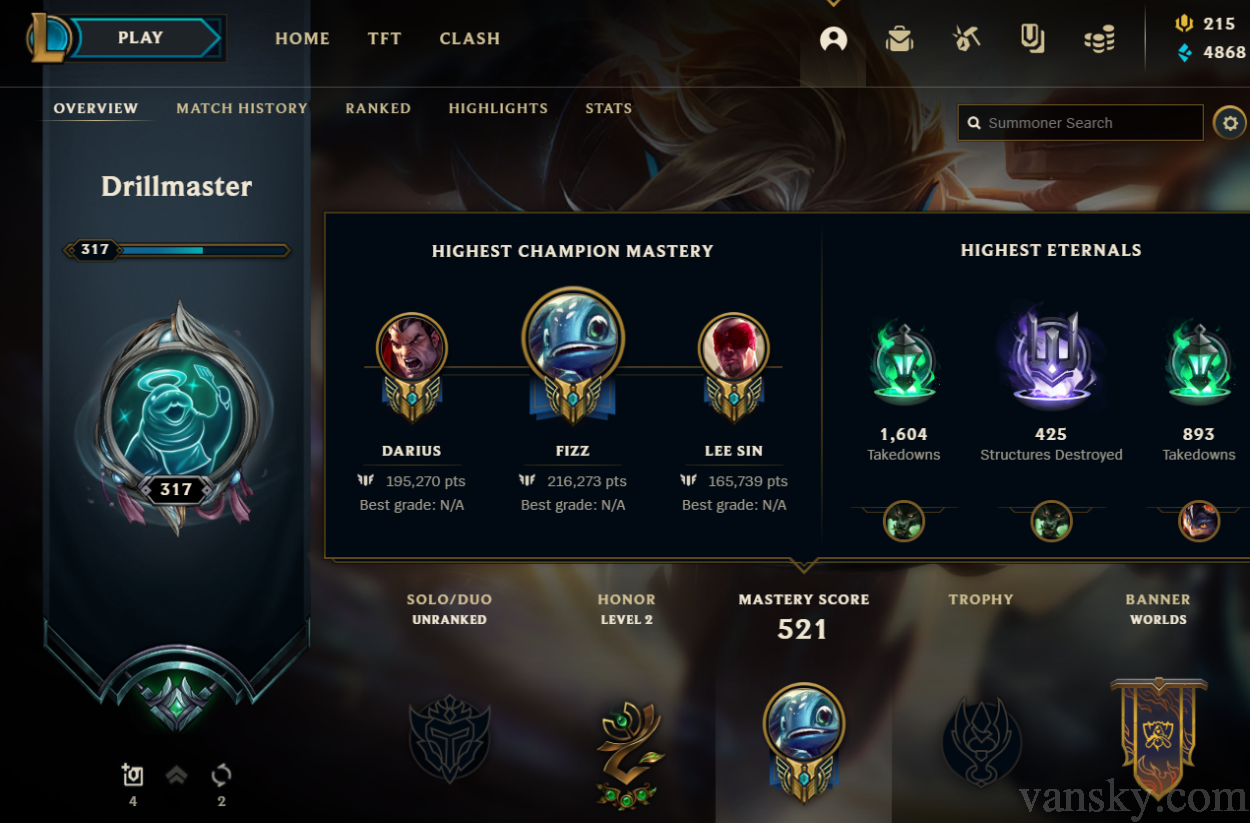Go to the HOME screen
The image size is (1250, 823).
point(302,39)
